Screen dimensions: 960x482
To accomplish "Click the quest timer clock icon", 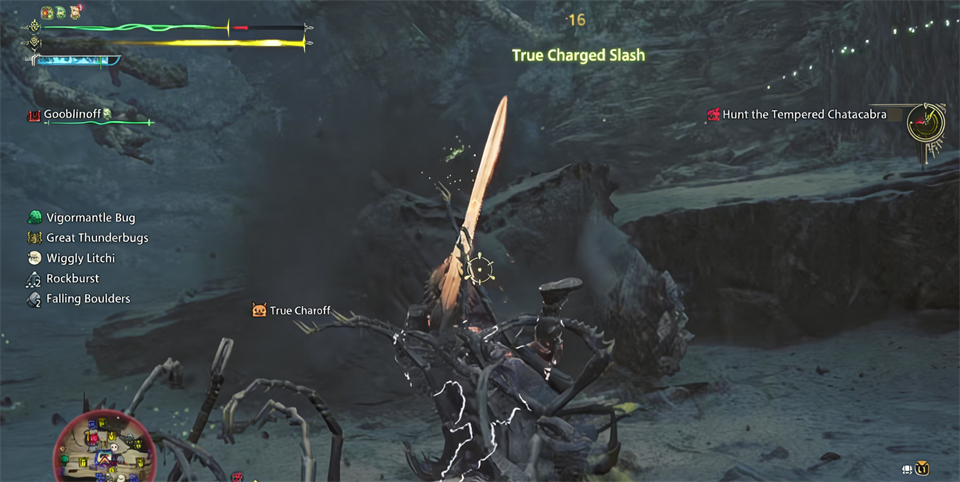I will (926, 122).
